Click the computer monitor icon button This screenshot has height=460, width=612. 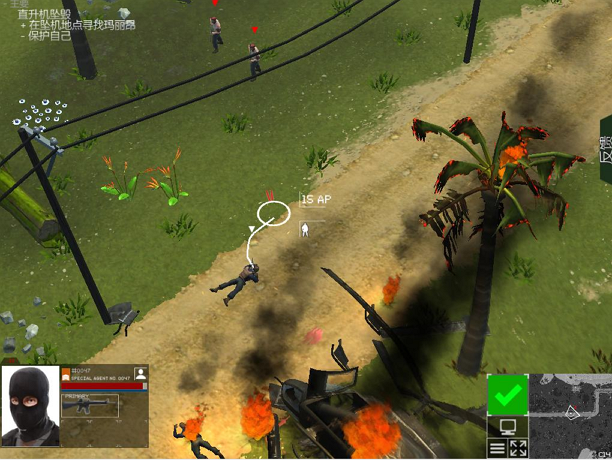[x=507, y=427]
